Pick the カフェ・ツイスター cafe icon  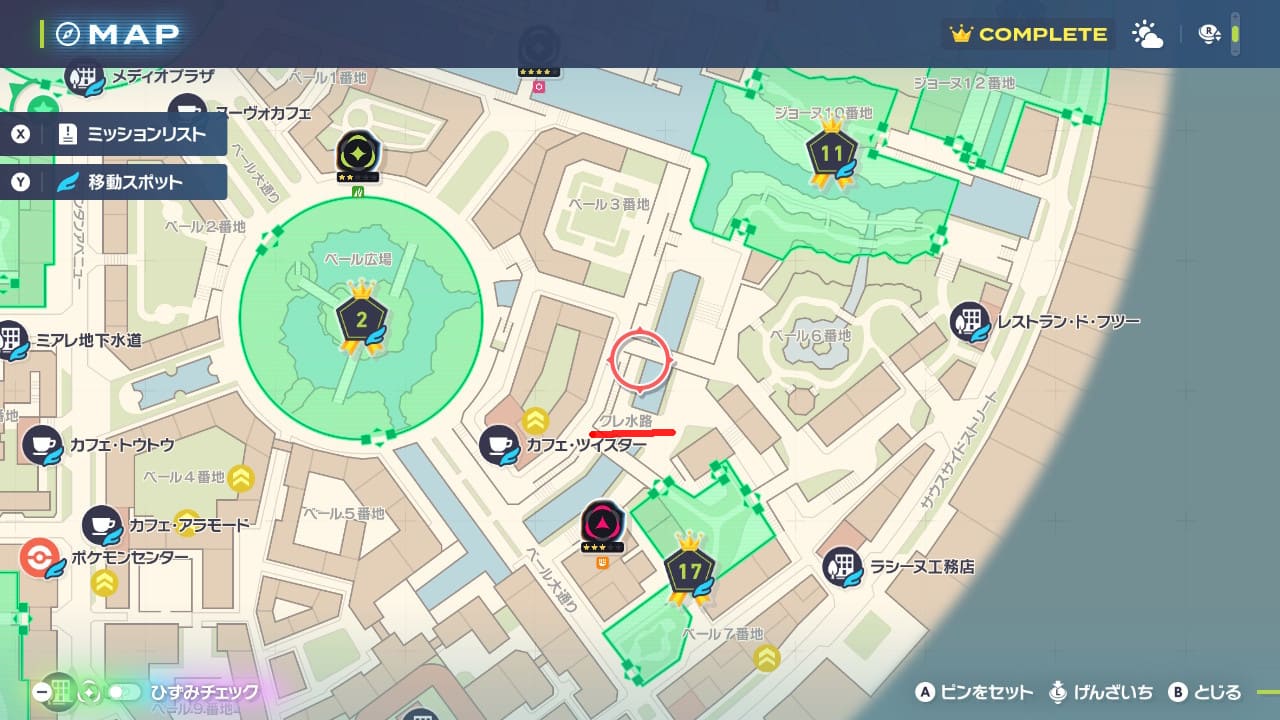pos(499,445)
